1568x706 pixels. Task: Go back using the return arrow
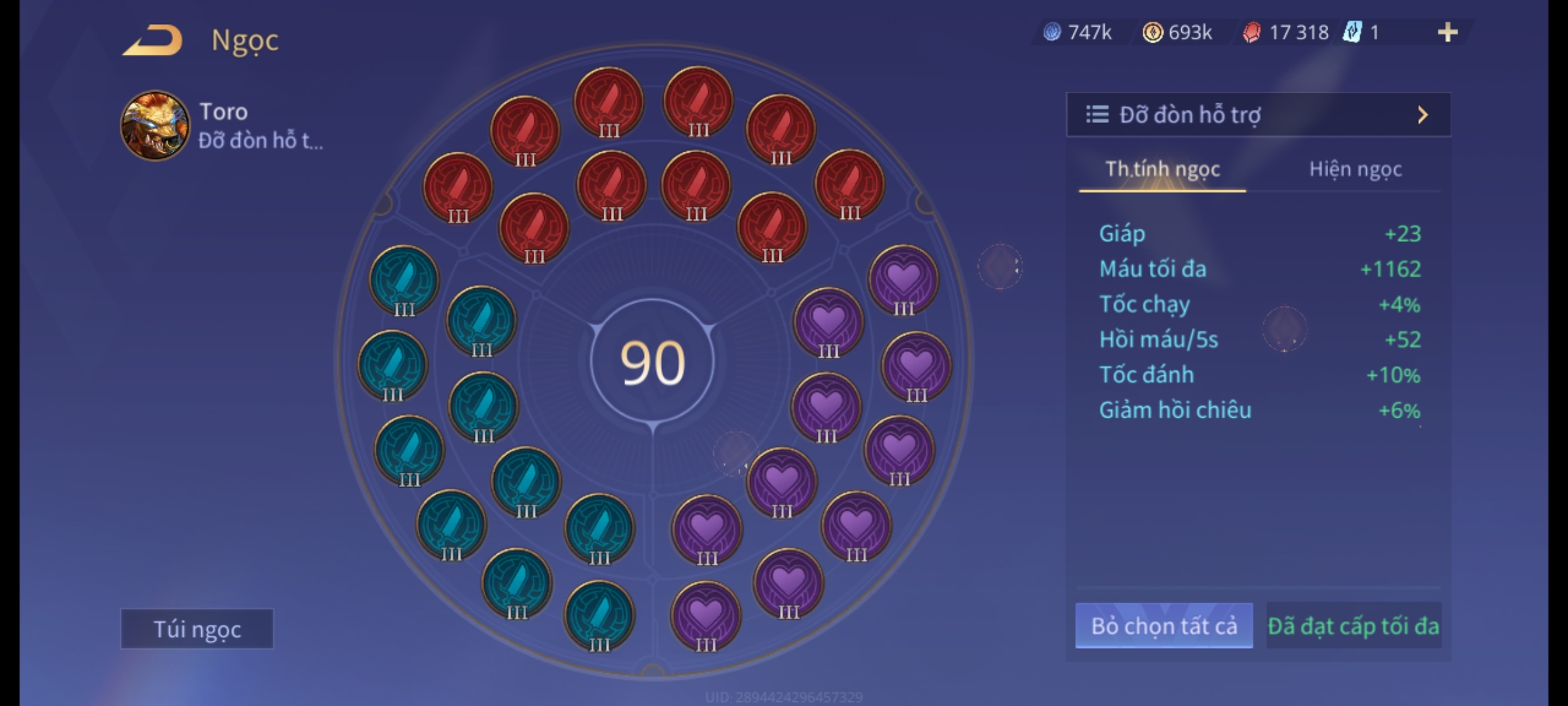[x=152, y=41]
